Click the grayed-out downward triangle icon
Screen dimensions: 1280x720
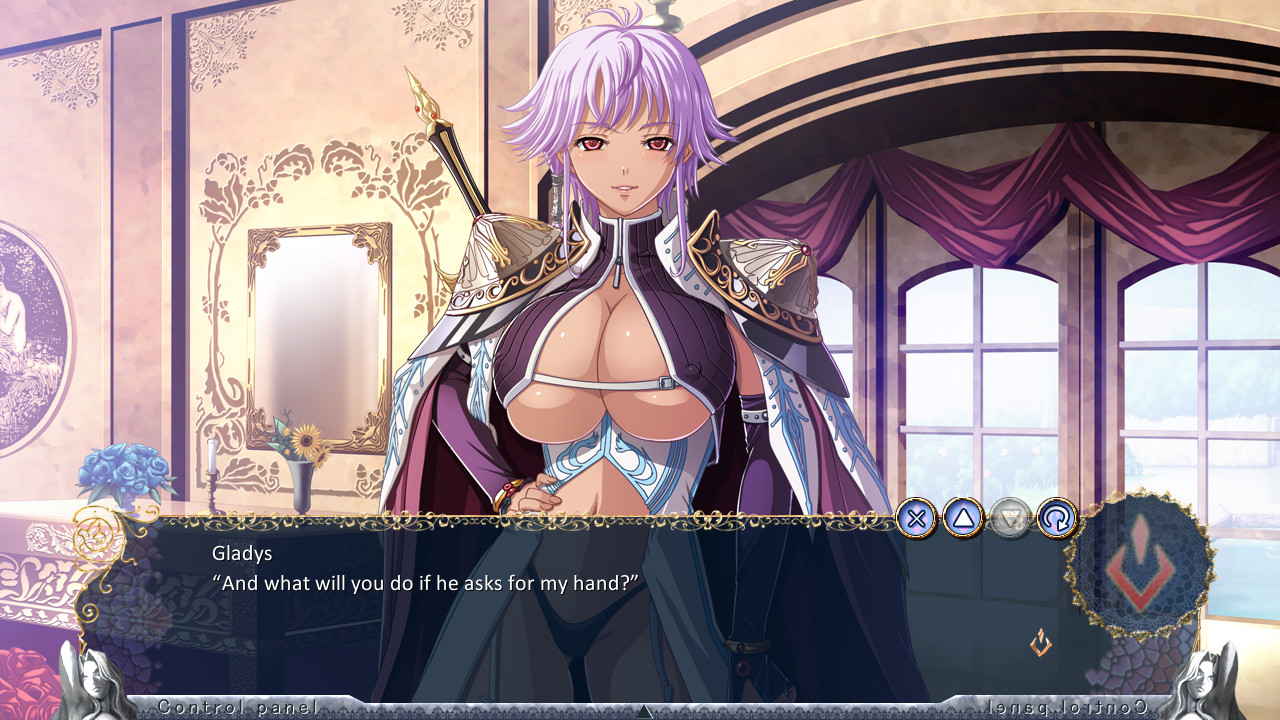point(1010,518)
